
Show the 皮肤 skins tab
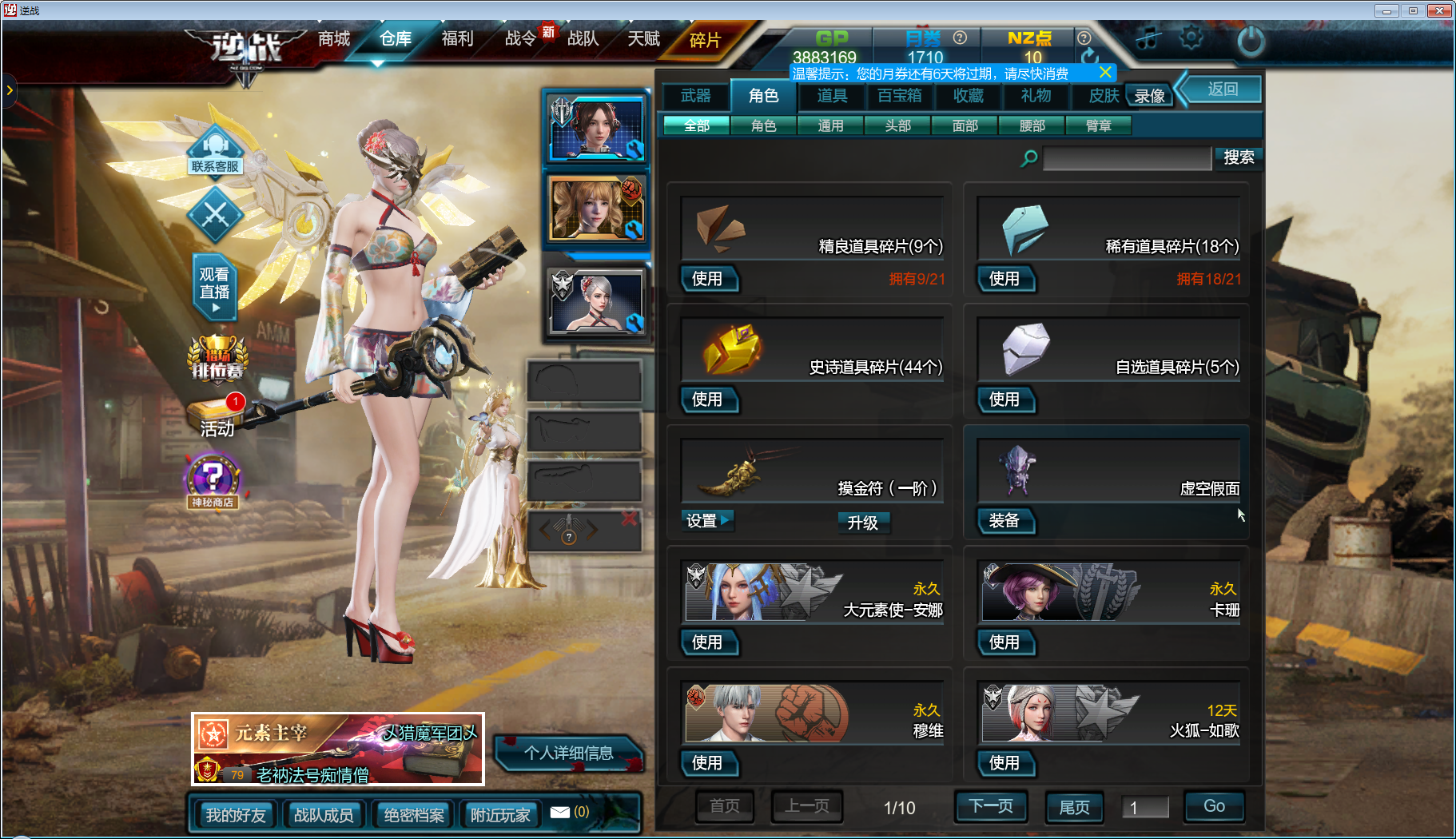pyautogui.click(x=1104, y=96)
